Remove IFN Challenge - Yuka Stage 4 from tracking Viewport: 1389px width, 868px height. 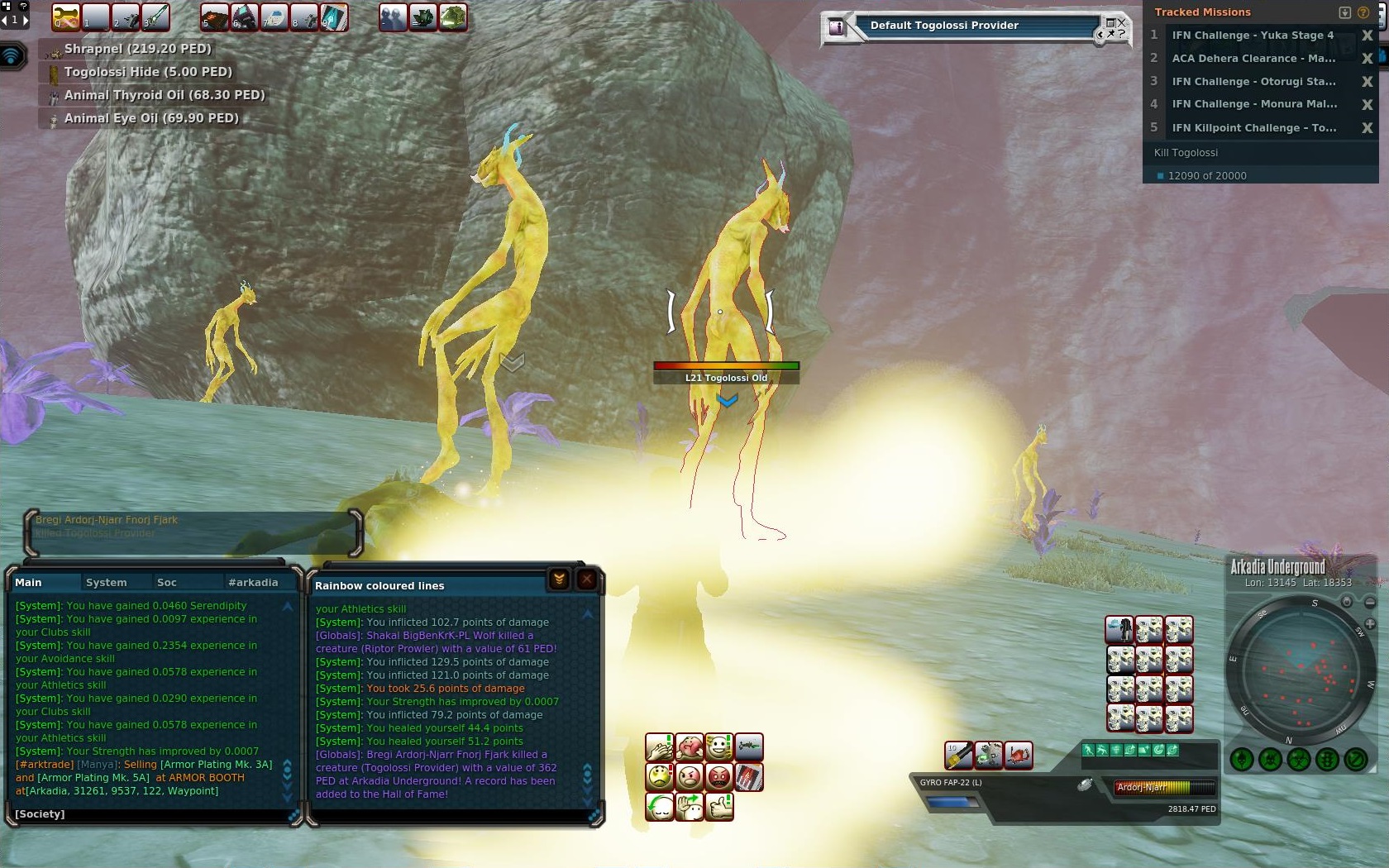1367,36
